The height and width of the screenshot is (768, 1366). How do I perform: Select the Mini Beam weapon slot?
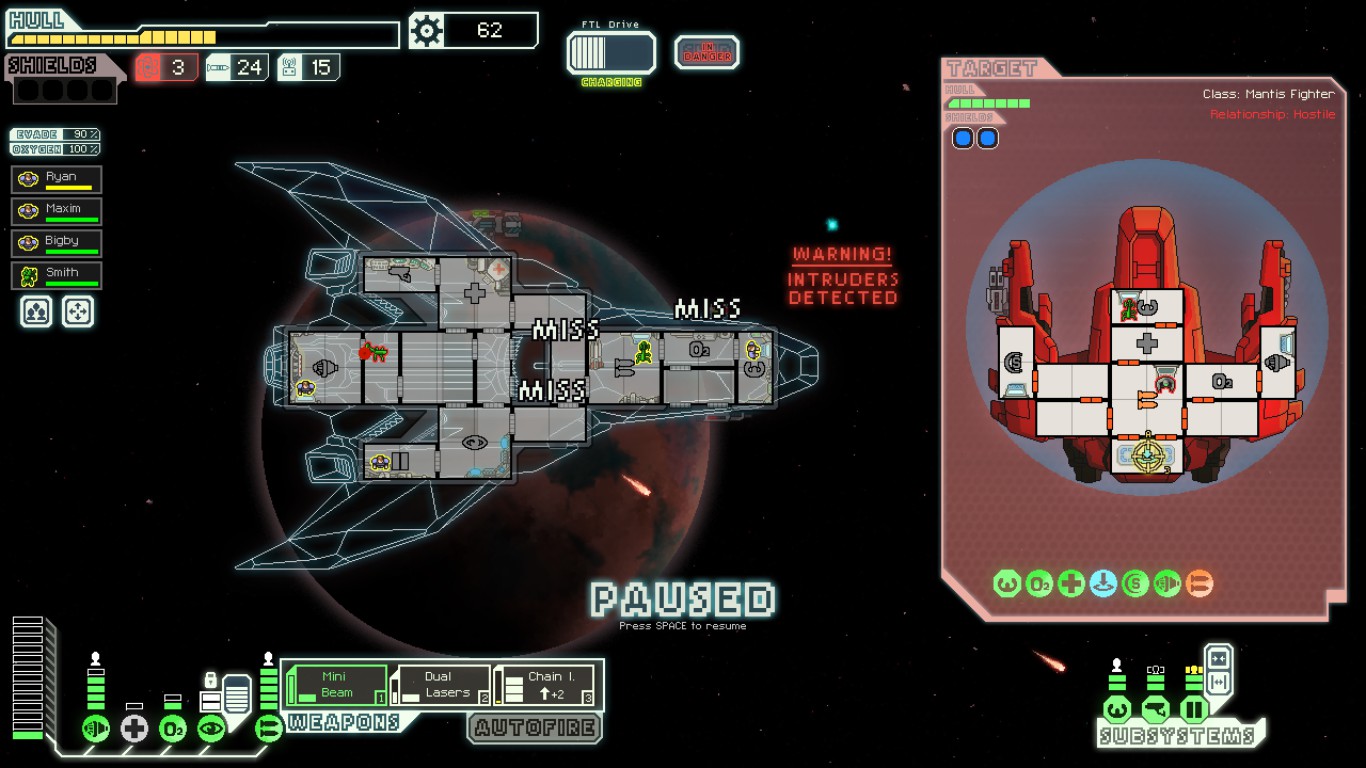[337, 685]
